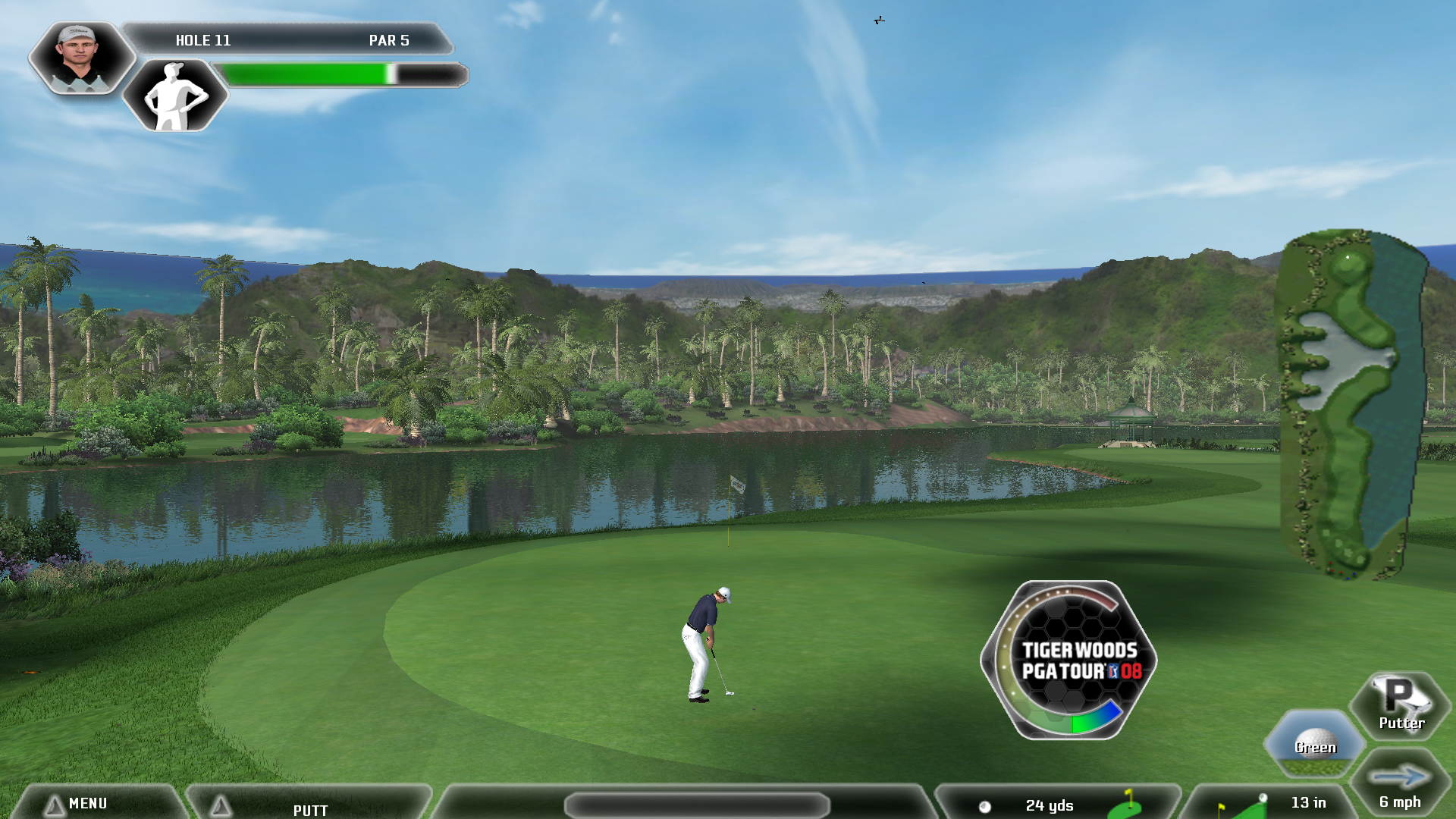Click the Green ball lie indicator
Image resolution: width=1456 pixels, height=819 pixels.
pos(1314,743)
